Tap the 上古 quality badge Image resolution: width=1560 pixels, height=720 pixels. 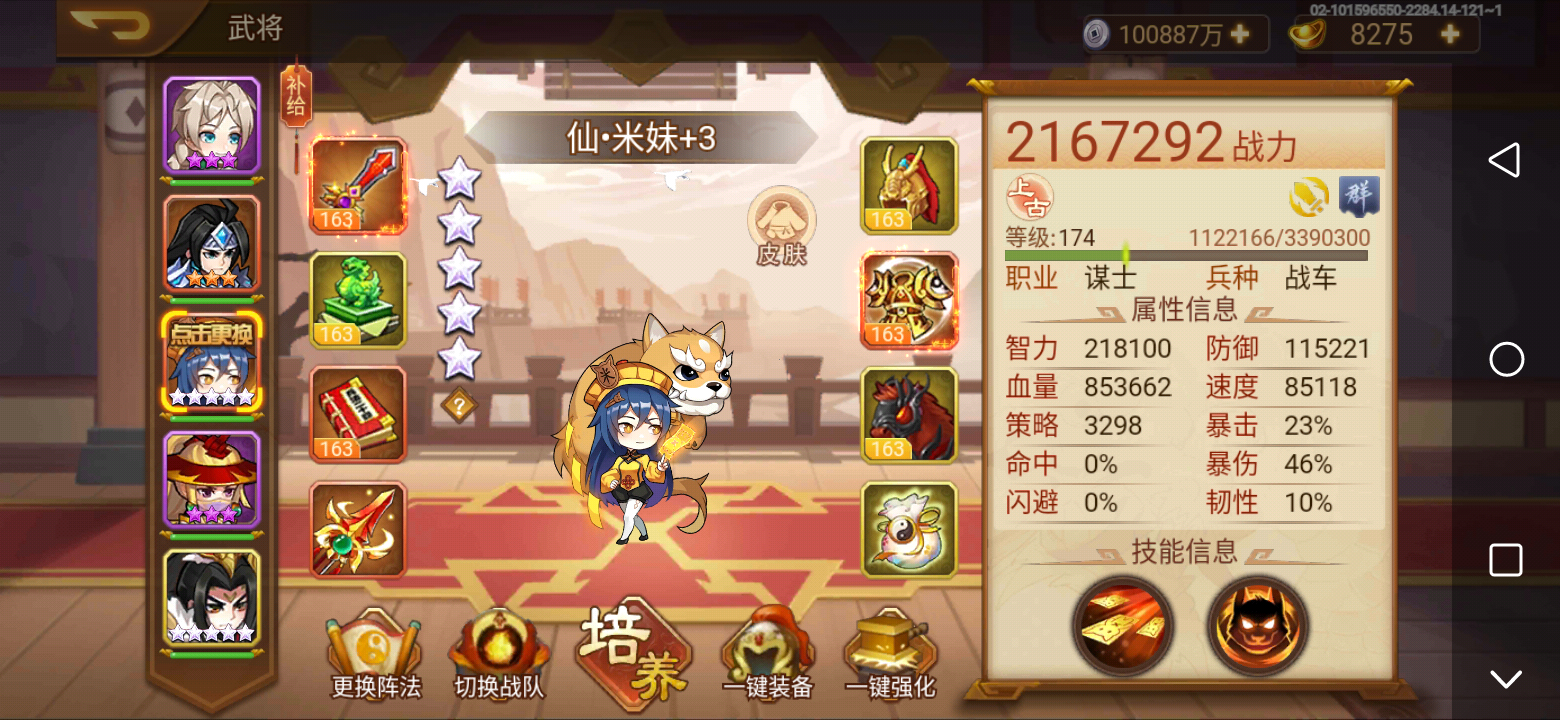tap(1030, 197)
